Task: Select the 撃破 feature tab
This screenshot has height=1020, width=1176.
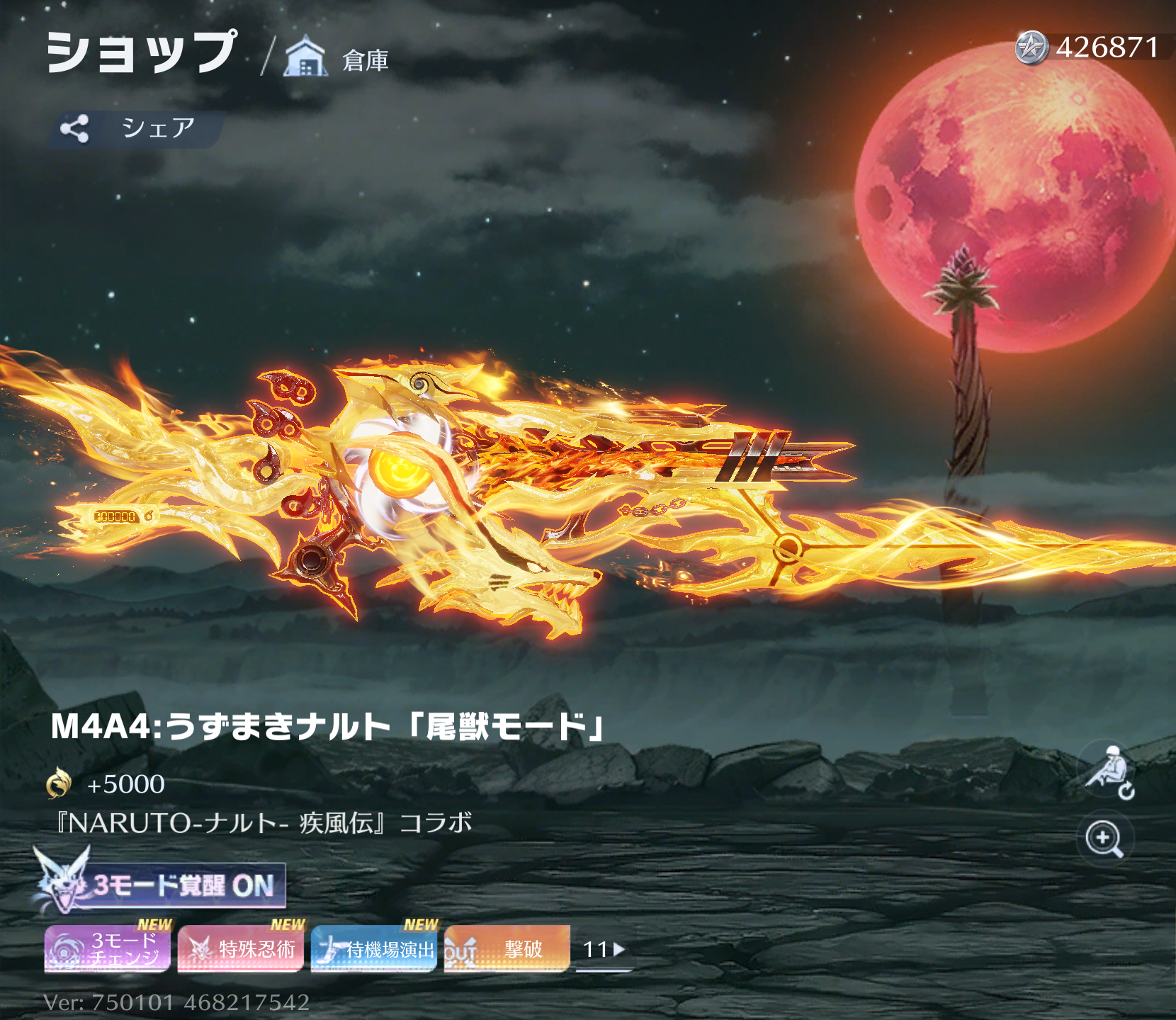Action: (507, 948)
